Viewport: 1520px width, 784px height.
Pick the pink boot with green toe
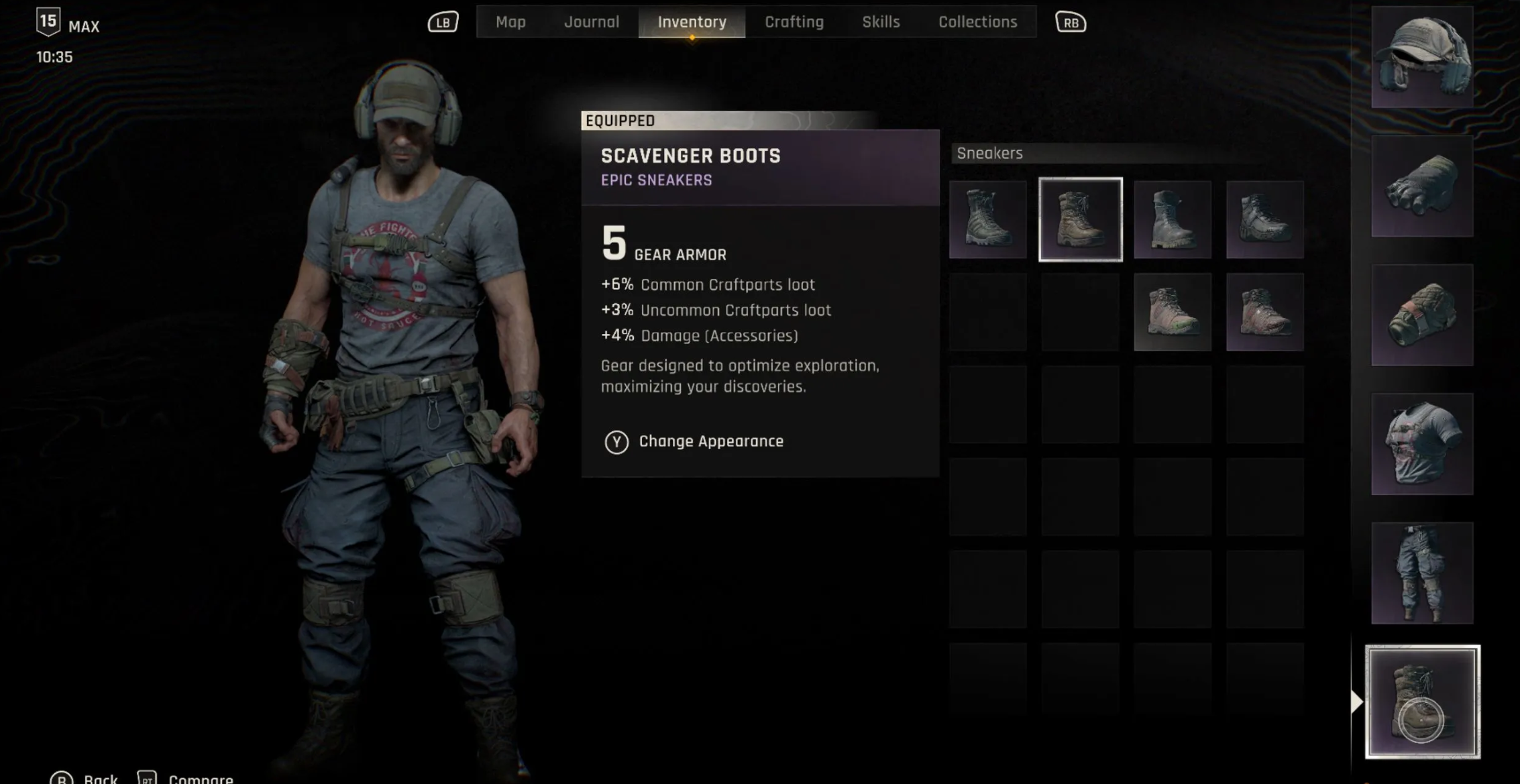[x=1173, y=312]
